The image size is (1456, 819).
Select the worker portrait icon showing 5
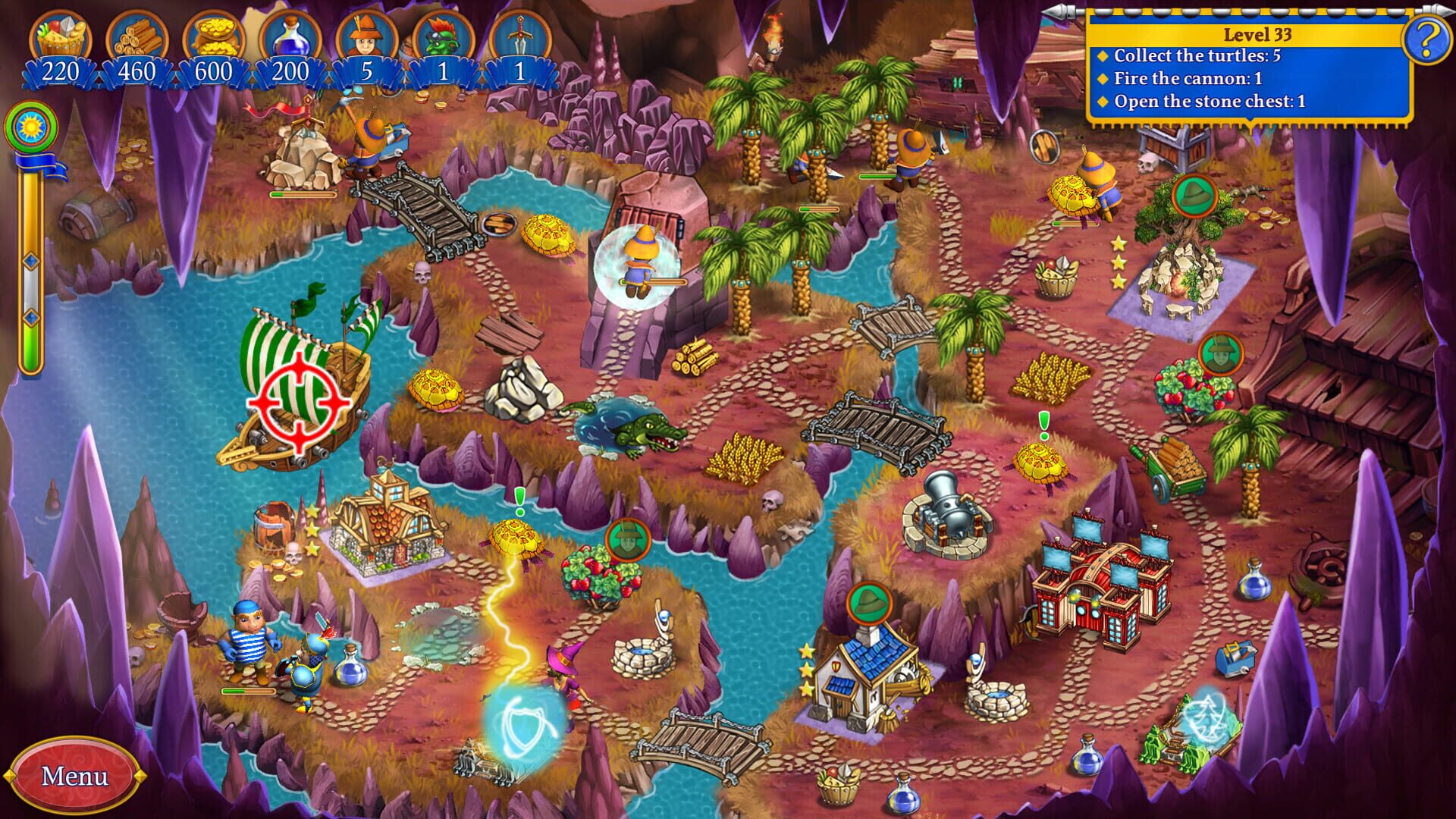pyautogui.click(x=366, y=34)
